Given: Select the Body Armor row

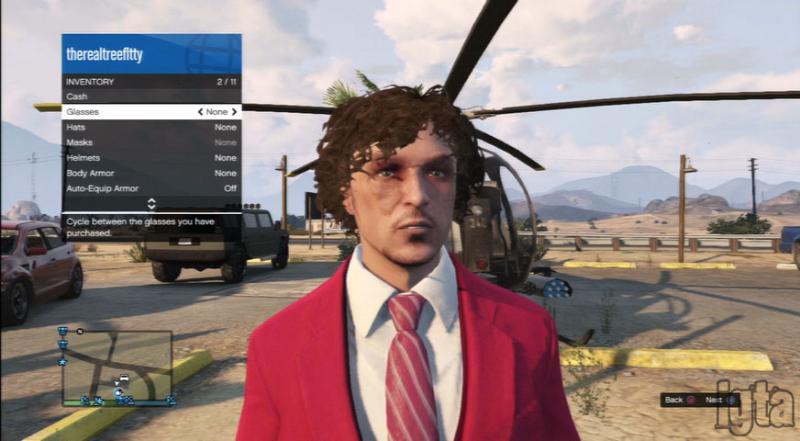Looking at the screenshot, I should (150, 173).
